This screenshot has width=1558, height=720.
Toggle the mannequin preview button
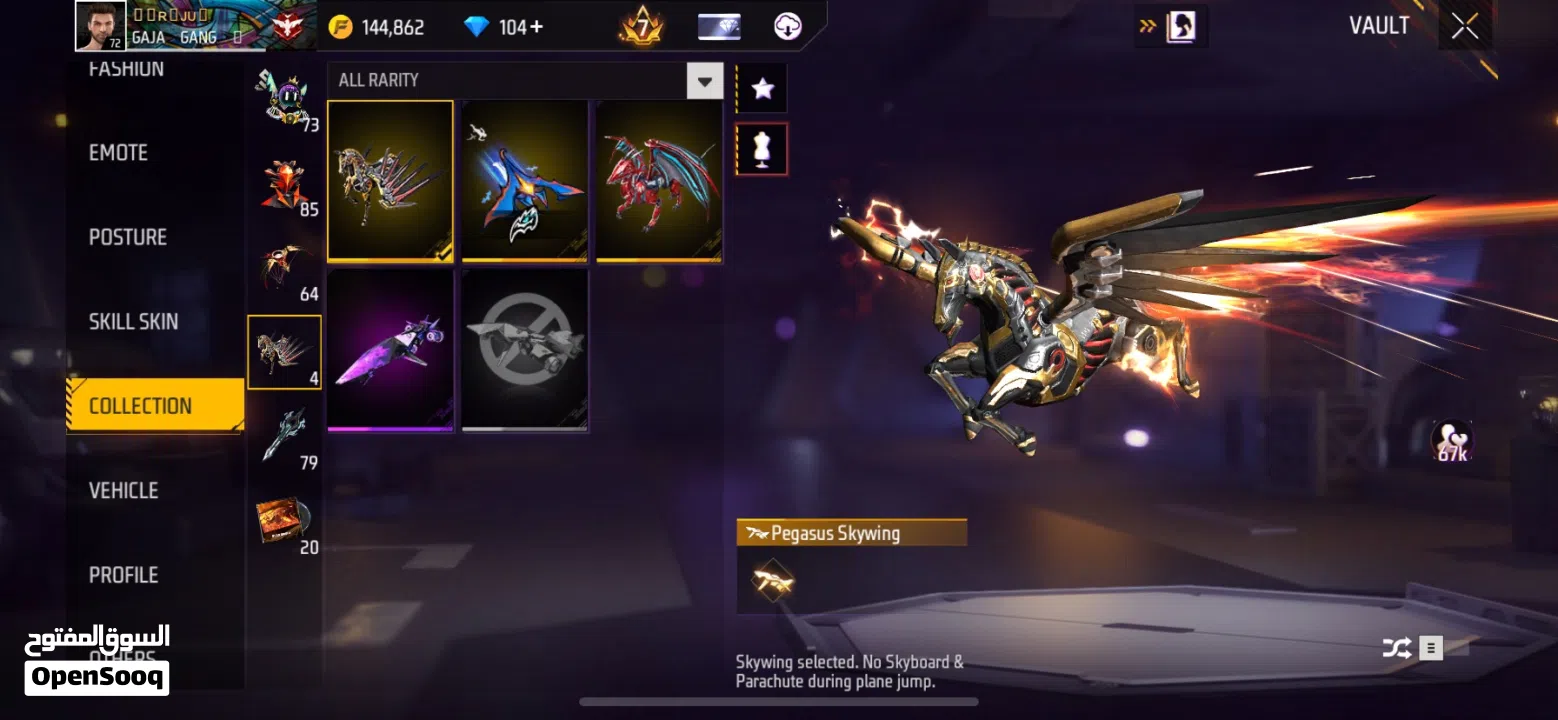(762, 149)
